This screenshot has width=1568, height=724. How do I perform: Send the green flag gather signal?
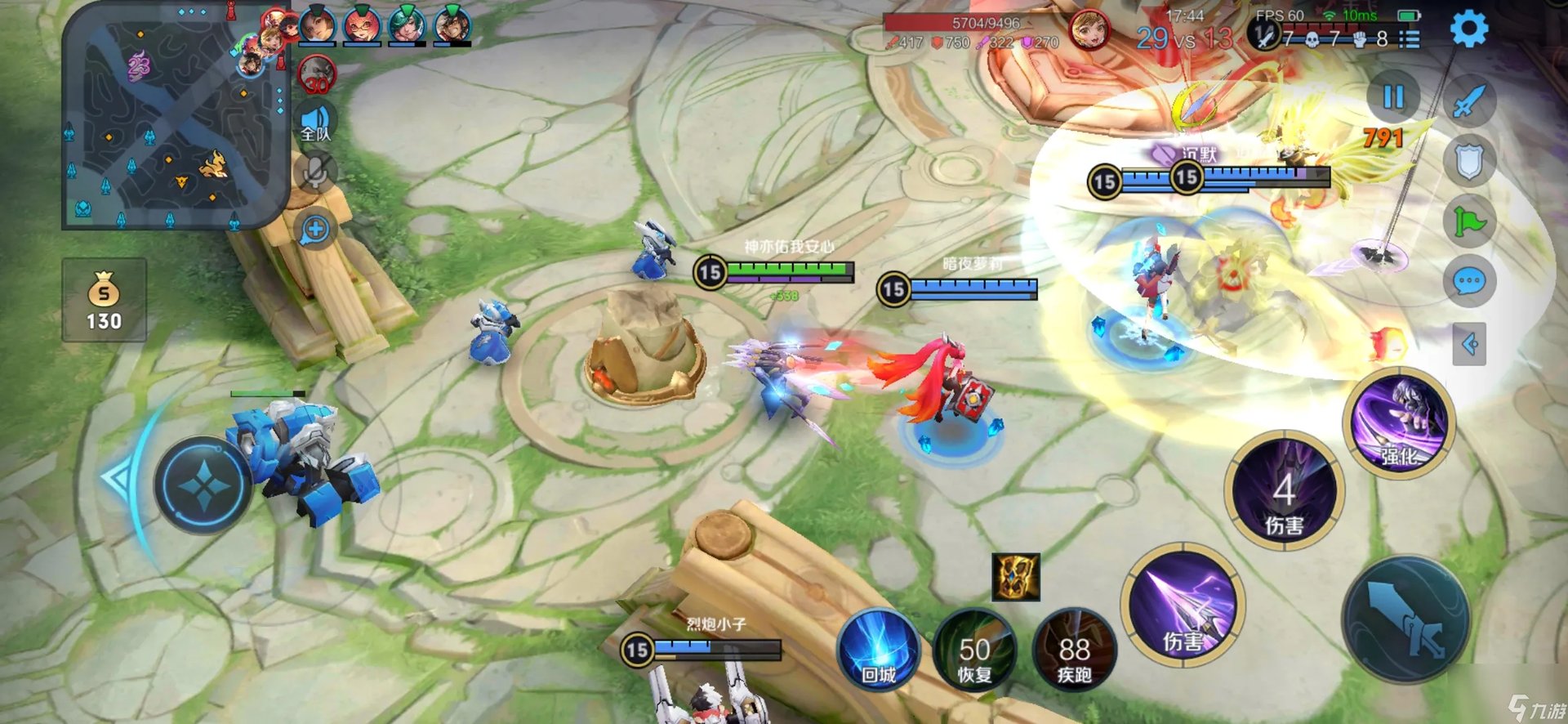point(1468,221)
